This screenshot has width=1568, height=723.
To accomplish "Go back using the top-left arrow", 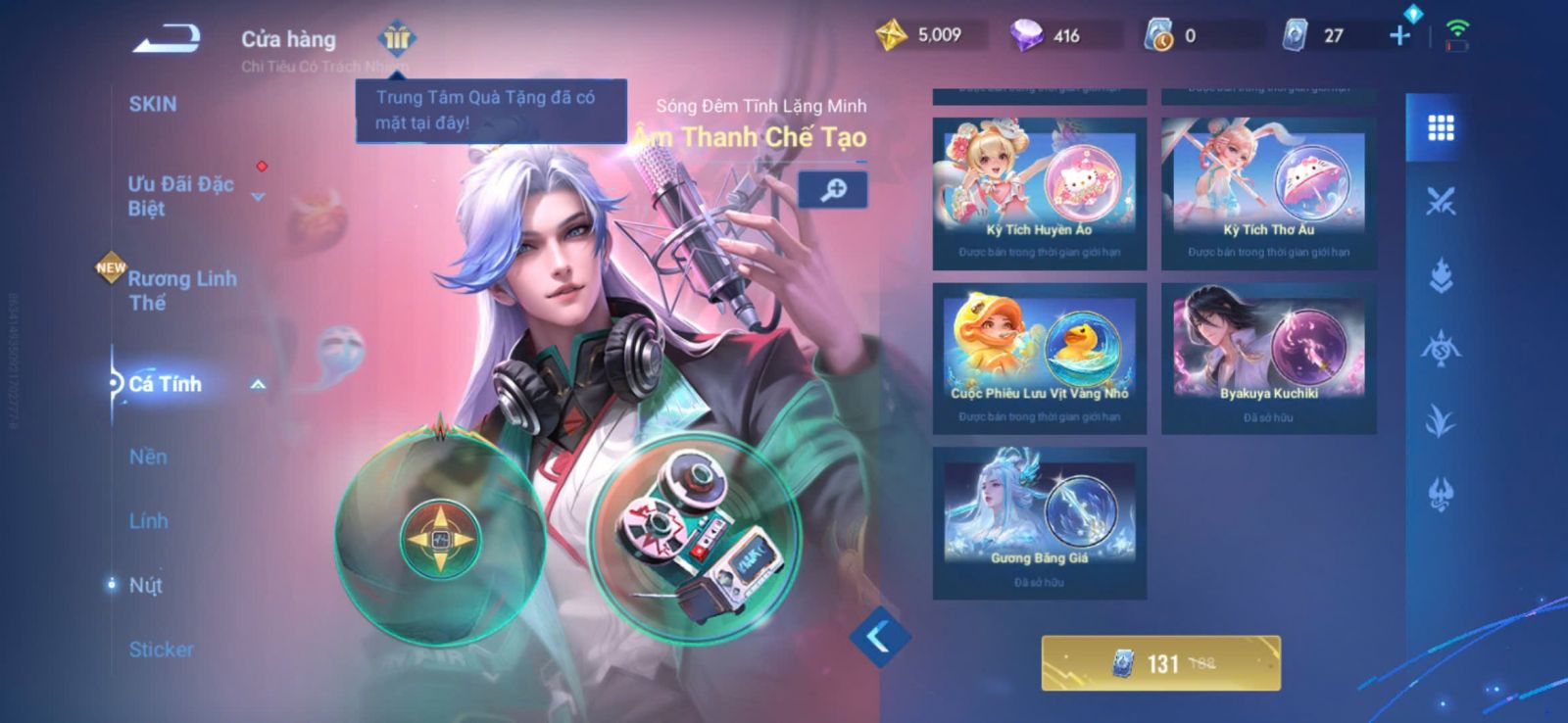I will click(x=167, y=39).
